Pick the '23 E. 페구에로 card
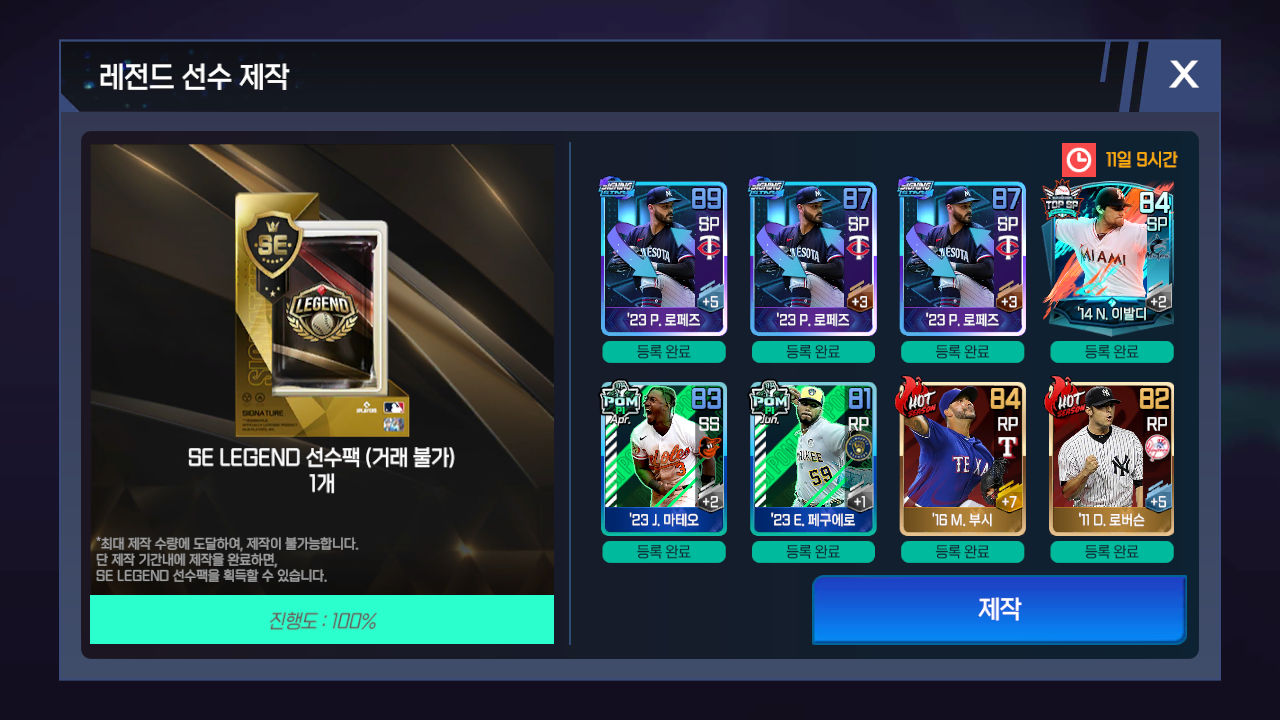The height and width of the screenshot is (720, 1280). tap(813, 458)
